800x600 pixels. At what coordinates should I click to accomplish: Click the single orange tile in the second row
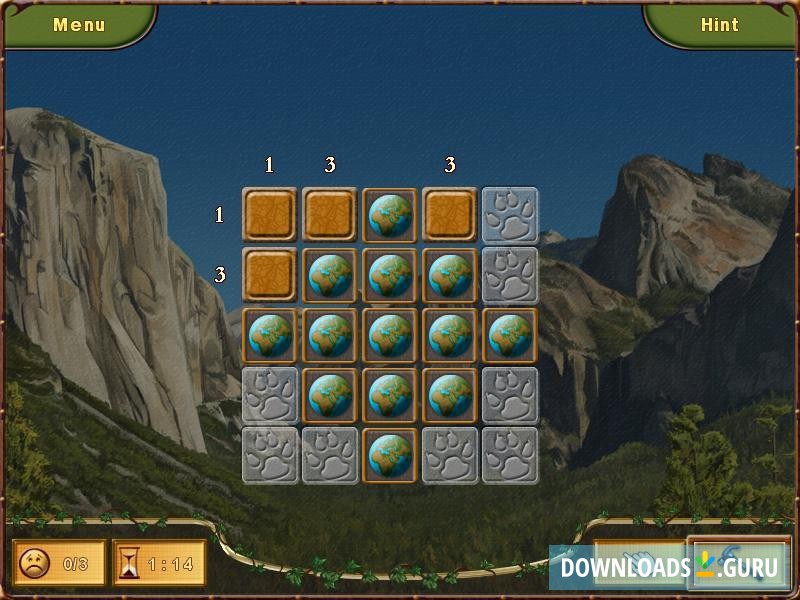pyautogui.click(x=270, y=275)
